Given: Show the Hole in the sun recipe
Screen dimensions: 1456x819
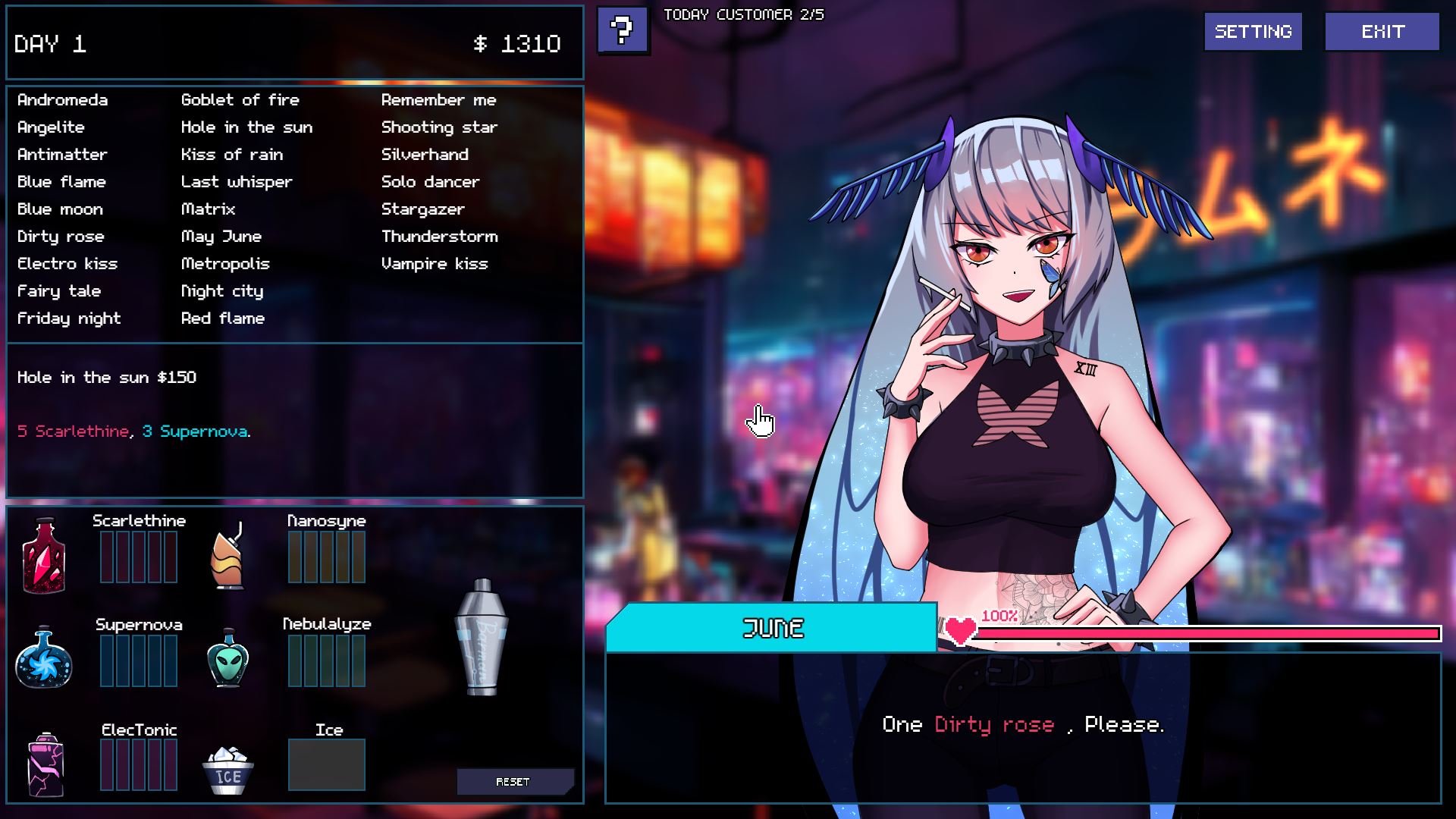Looking at the screenshot, I should coord(246,127).
